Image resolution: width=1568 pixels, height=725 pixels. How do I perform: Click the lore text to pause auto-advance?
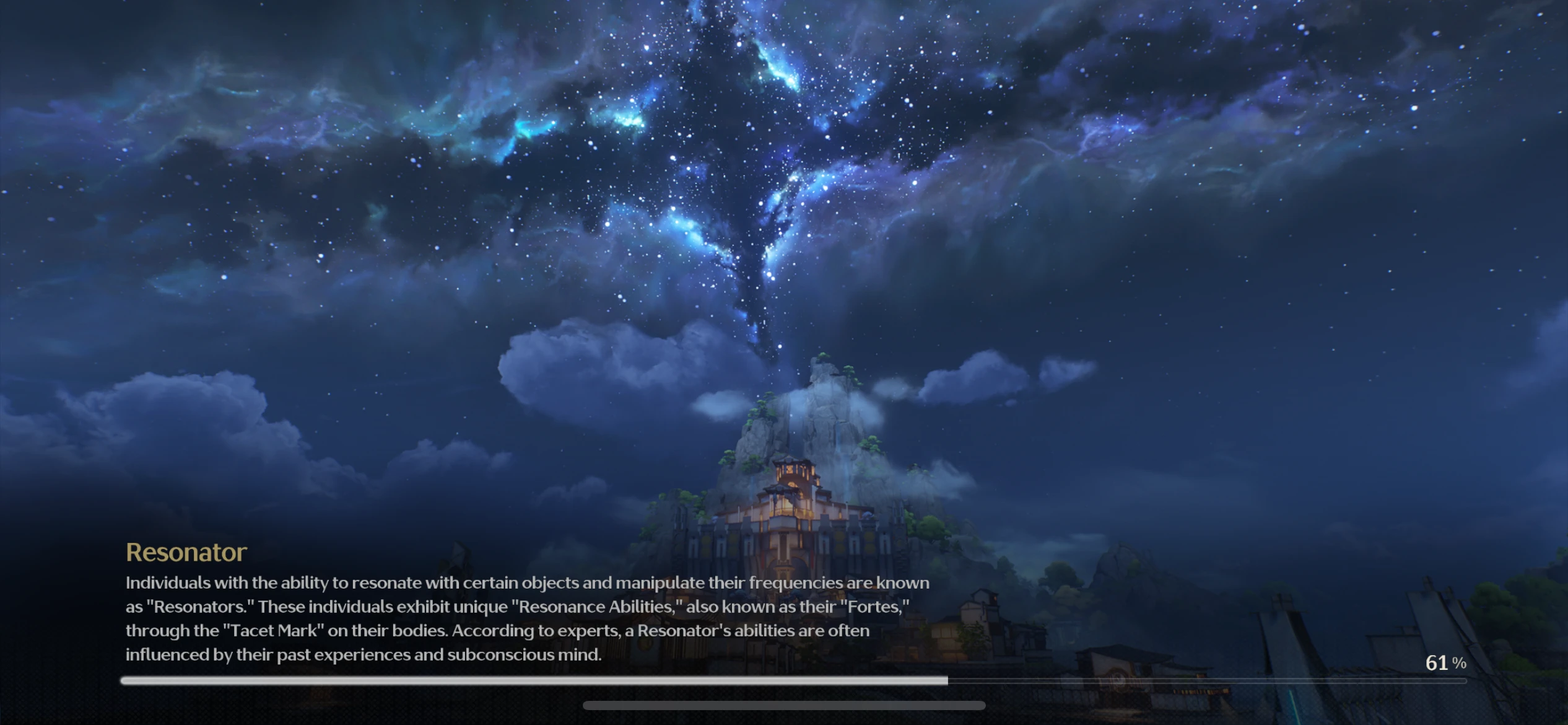(526, 620)
